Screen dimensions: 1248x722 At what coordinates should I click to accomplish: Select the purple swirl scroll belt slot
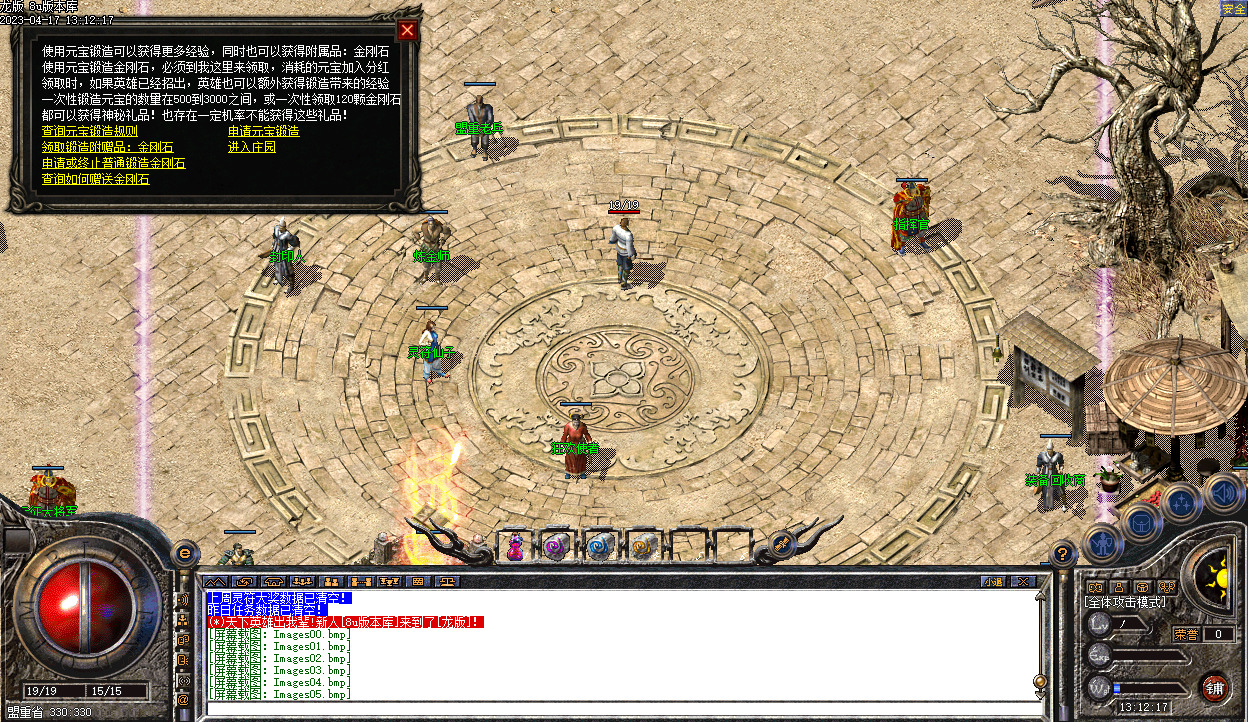556,546
